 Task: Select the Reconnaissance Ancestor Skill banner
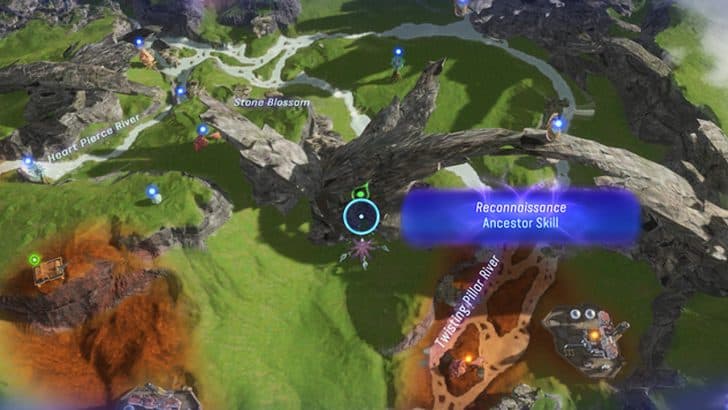pyautogui.click(x=520, y=216)
